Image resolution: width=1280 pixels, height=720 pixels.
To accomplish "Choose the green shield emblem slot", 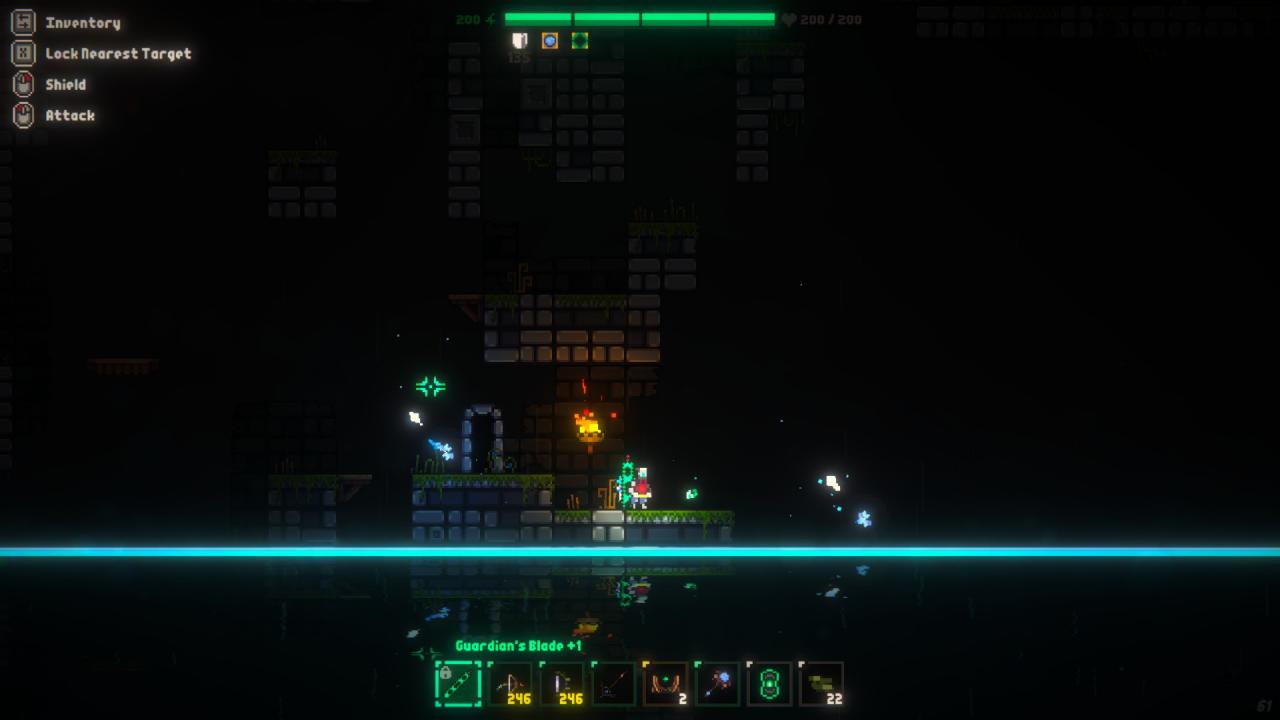I will pos(770,684).
